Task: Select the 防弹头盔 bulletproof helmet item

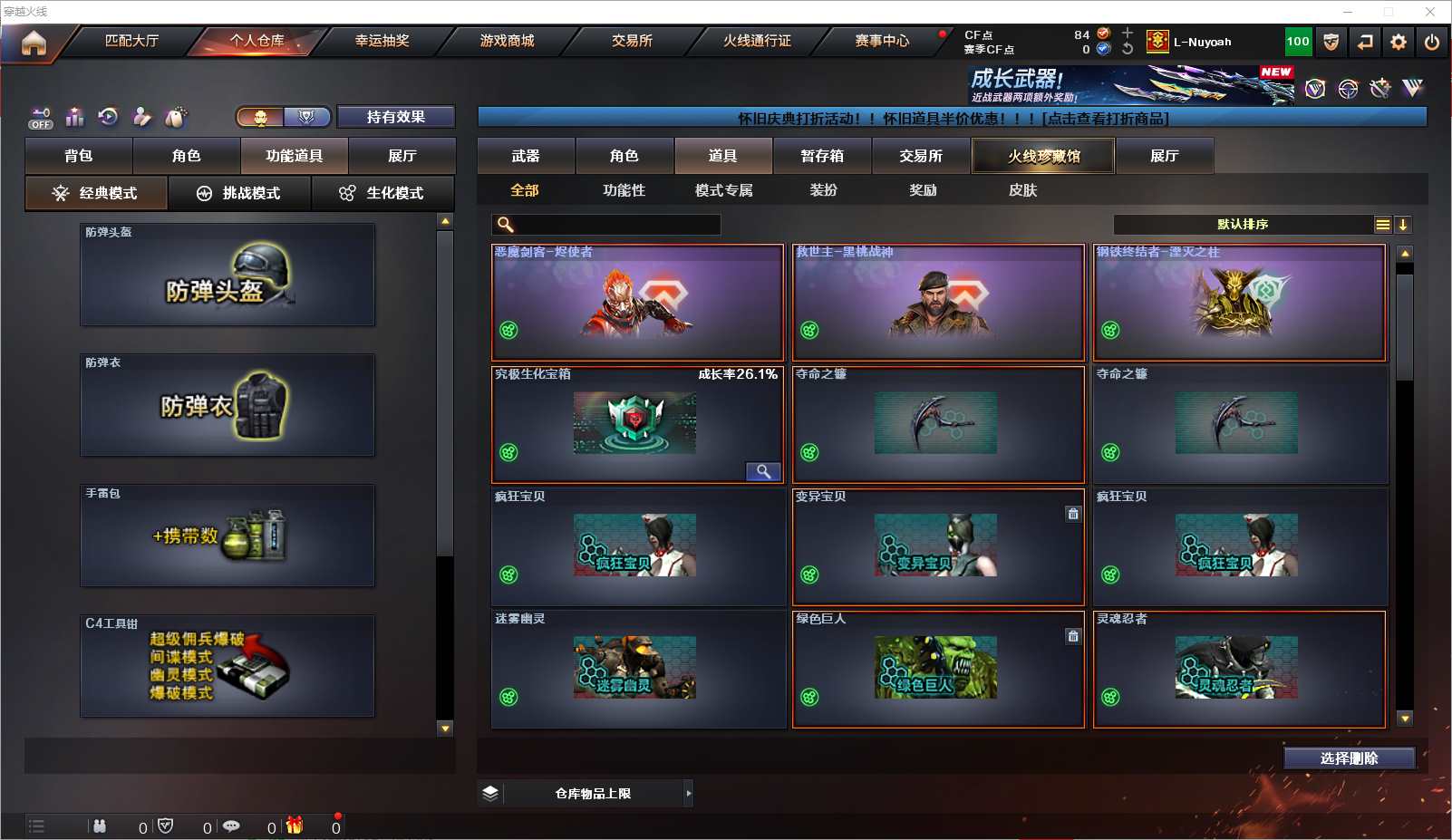Action: point(227,275)
